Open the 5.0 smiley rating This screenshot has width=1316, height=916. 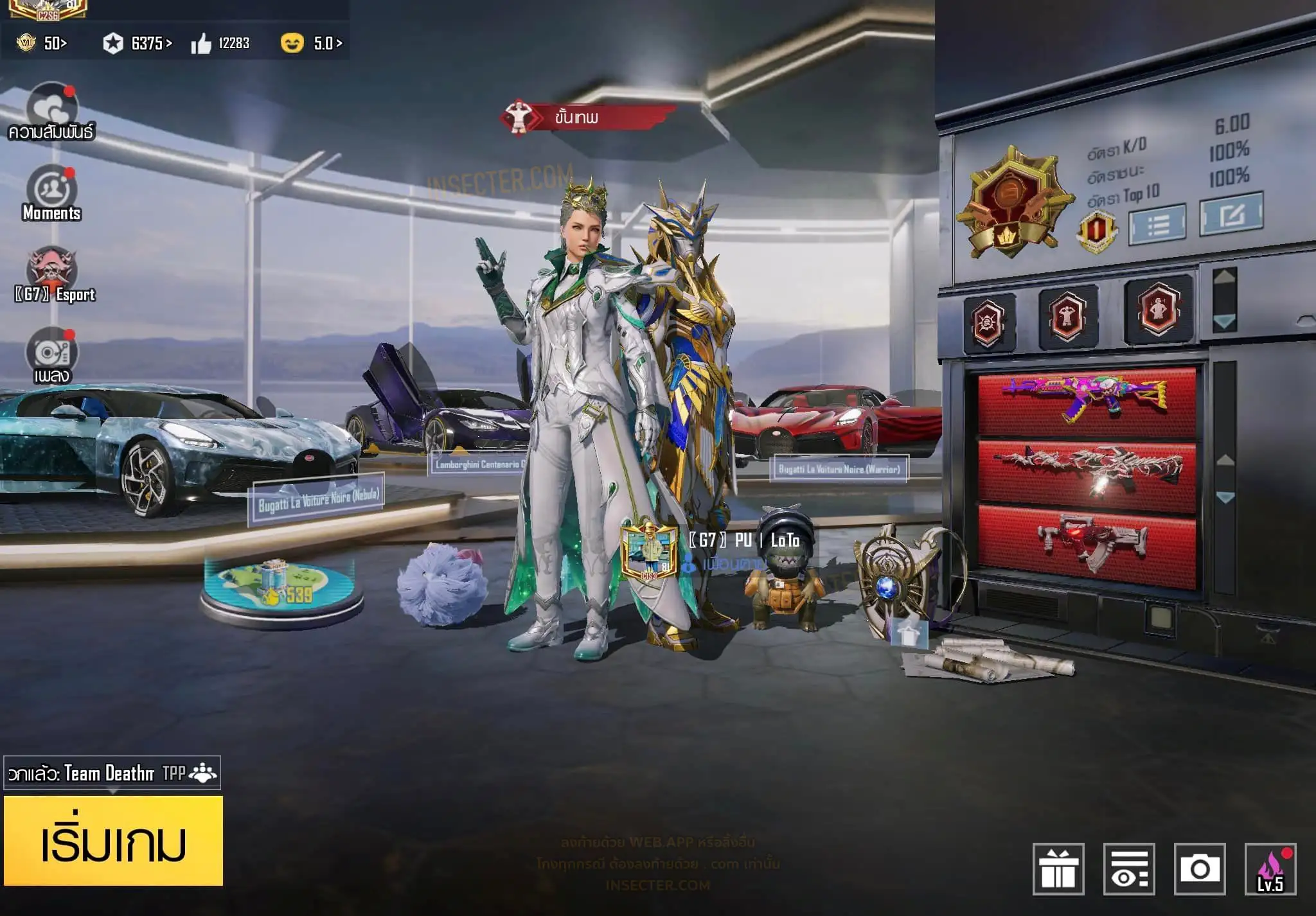[312, 43]
